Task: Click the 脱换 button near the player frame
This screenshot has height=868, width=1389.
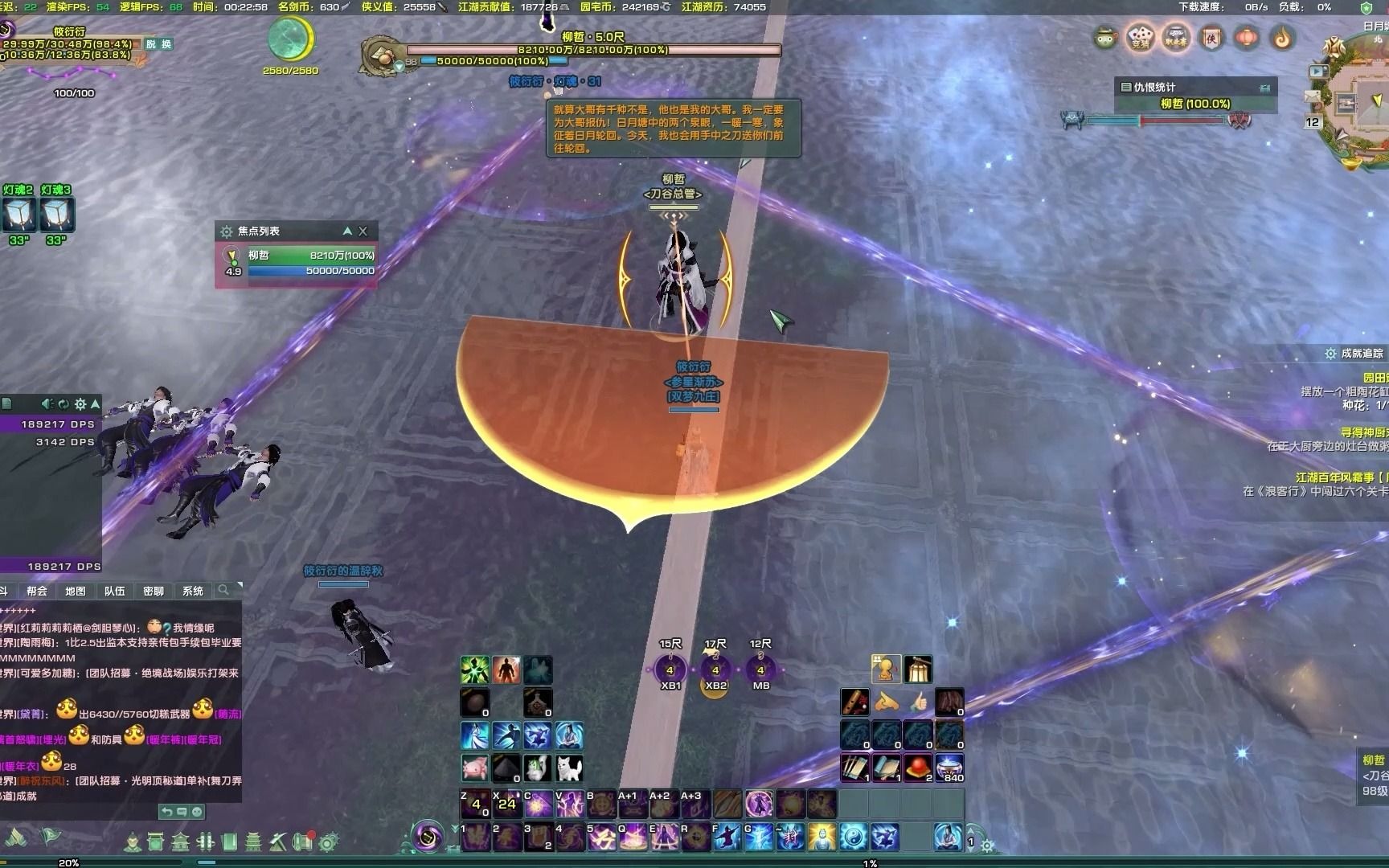Action: [x=158, y=44]
